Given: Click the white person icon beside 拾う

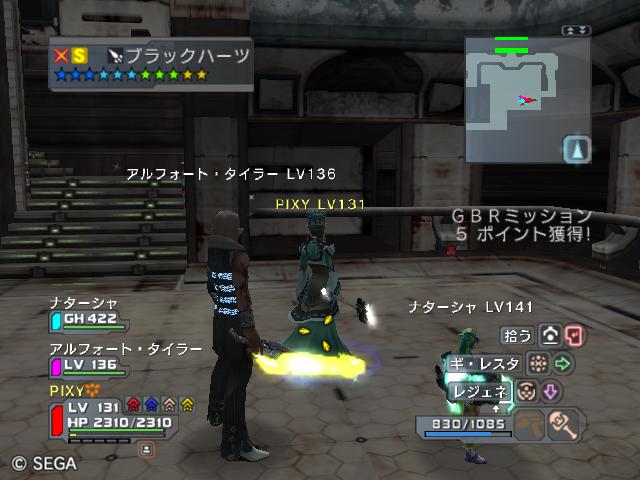Looking at the screenshot, I should point(549,335).
